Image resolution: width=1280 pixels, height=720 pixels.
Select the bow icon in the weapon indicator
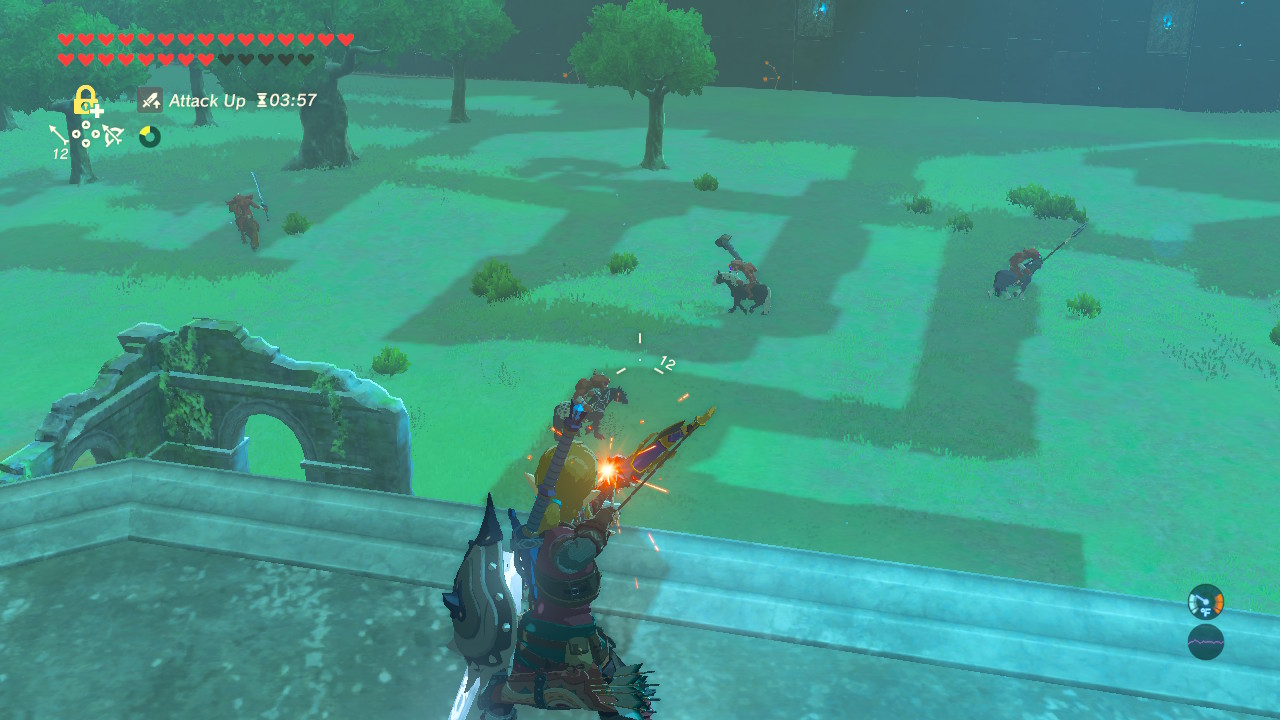click(112, 135)
